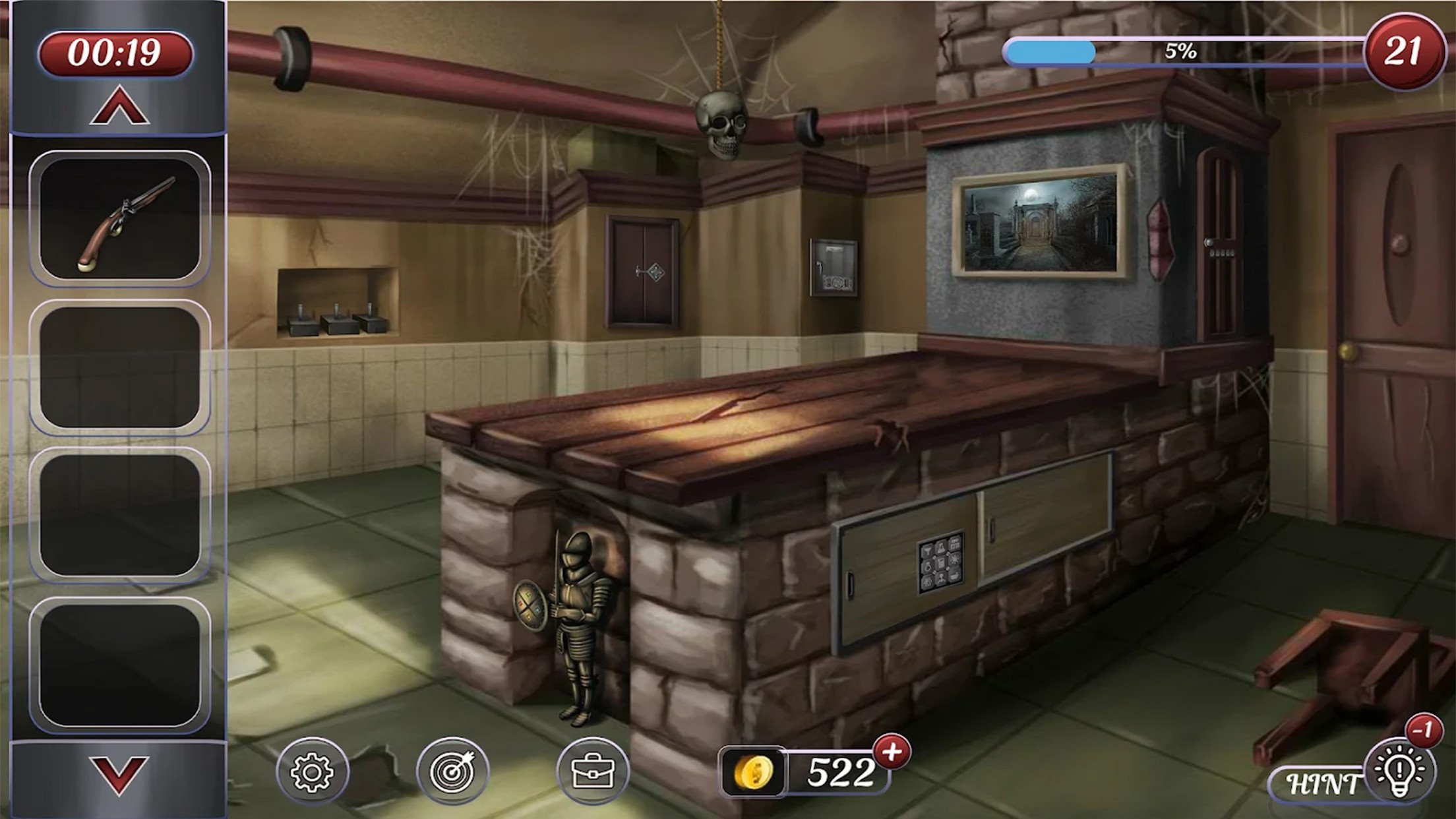1456x819 pixels.
Task: Use the lightbulb Hint button
Action: (x=1398, y=772)
